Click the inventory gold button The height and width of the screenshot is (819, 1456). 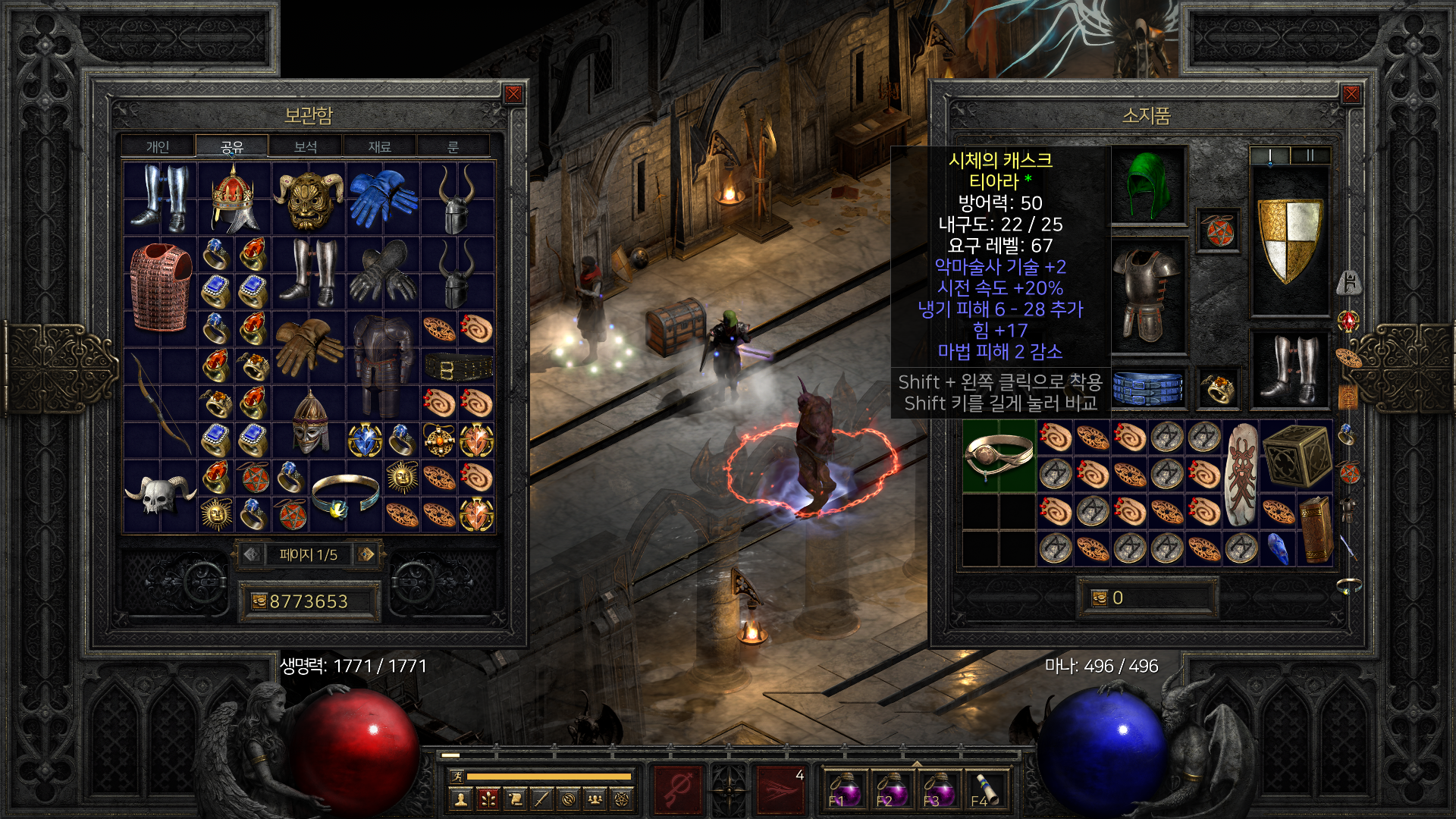click(1100, 598)
